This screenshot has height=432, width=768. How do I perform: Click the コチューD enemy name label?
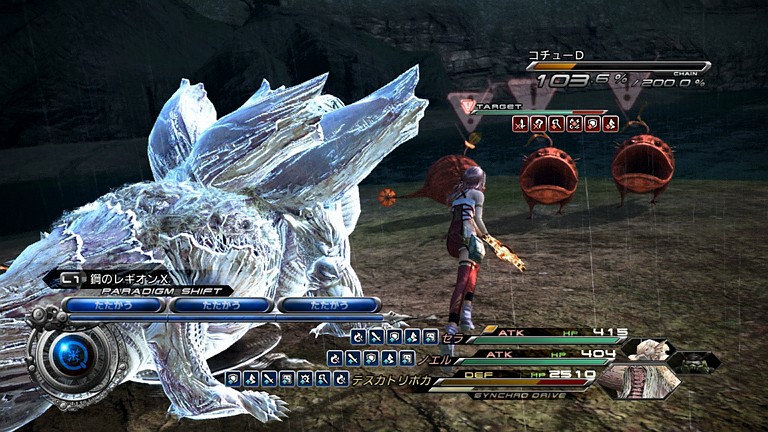click(x=556, y=56)
